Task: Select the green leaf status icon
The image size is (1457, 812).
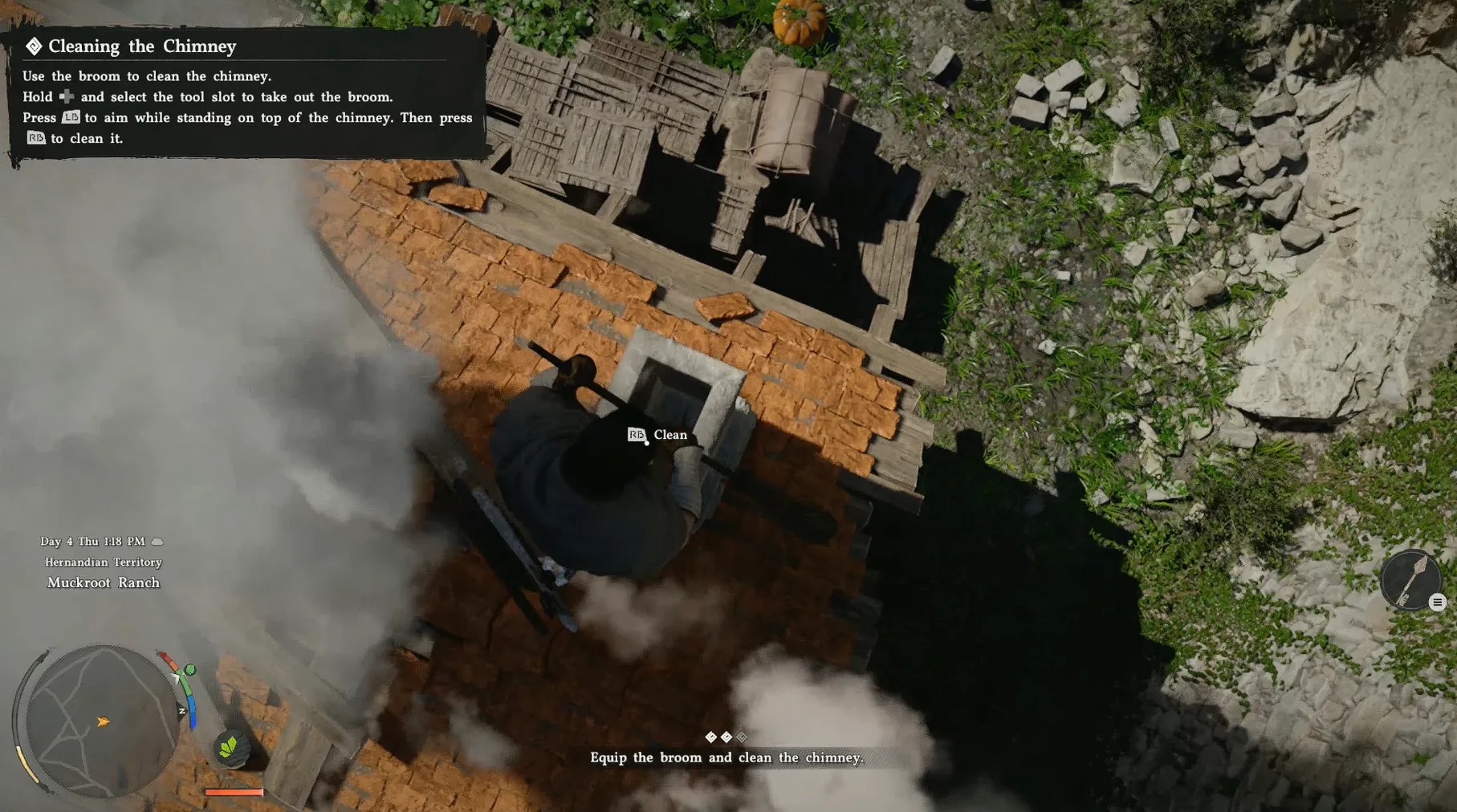Action: click(230, 748)
